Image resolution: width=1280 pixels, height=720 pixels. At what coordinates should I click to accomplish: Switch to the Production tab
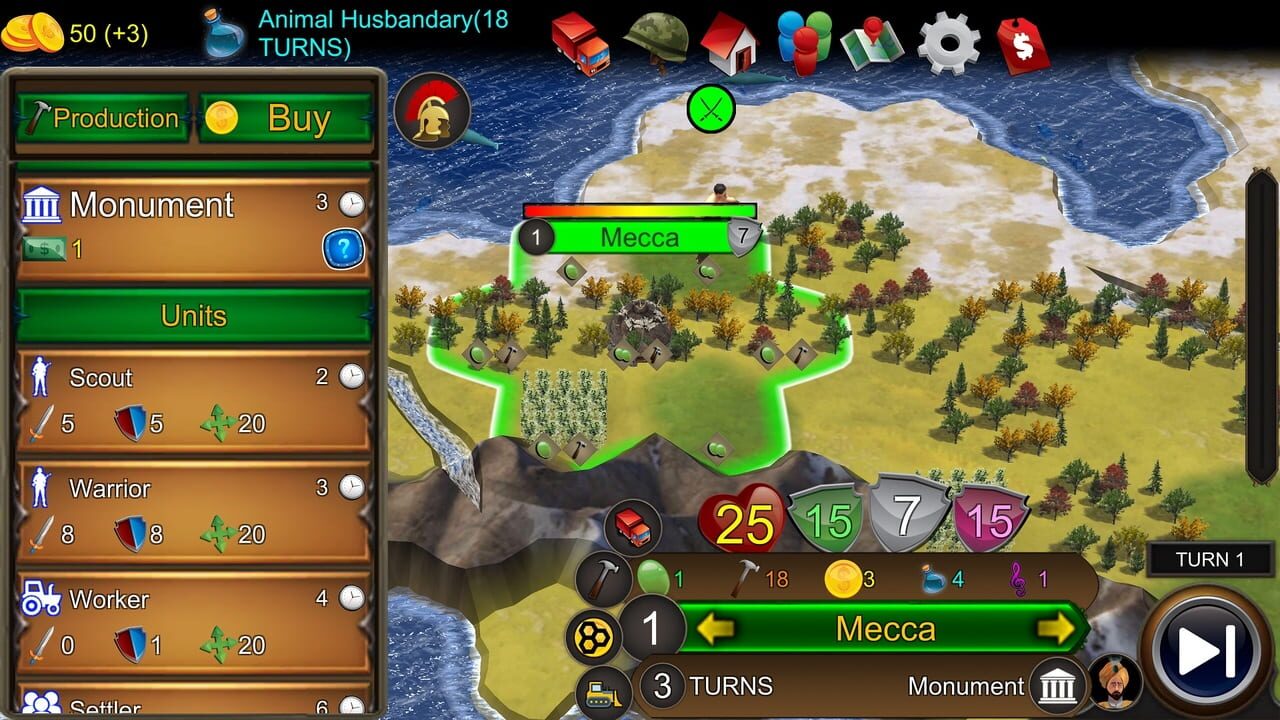(99, 118)
